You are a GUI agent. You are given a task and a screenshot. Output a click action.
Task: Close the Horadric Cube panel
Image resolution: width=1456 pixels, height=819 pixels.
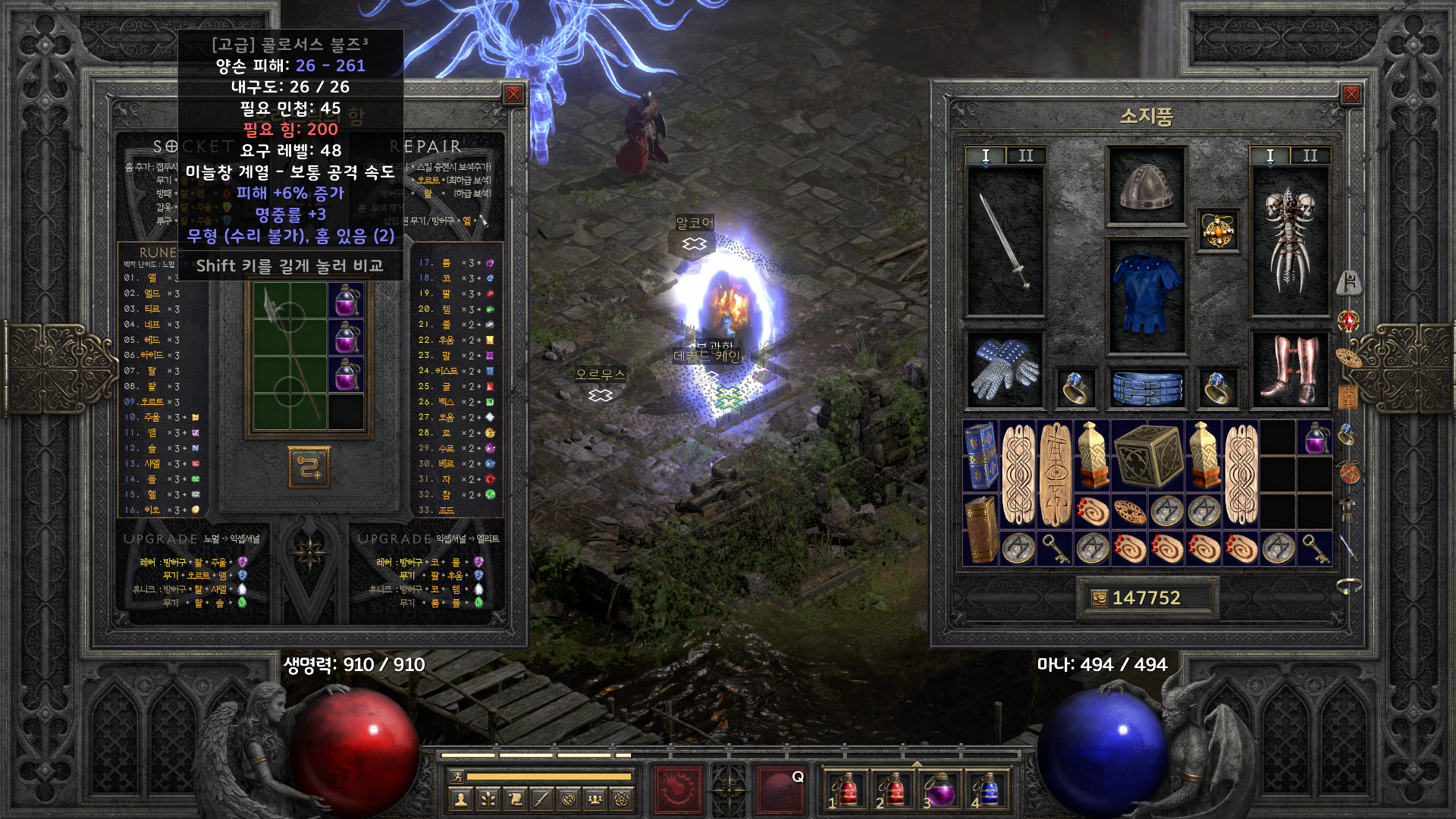click(513, 94)
